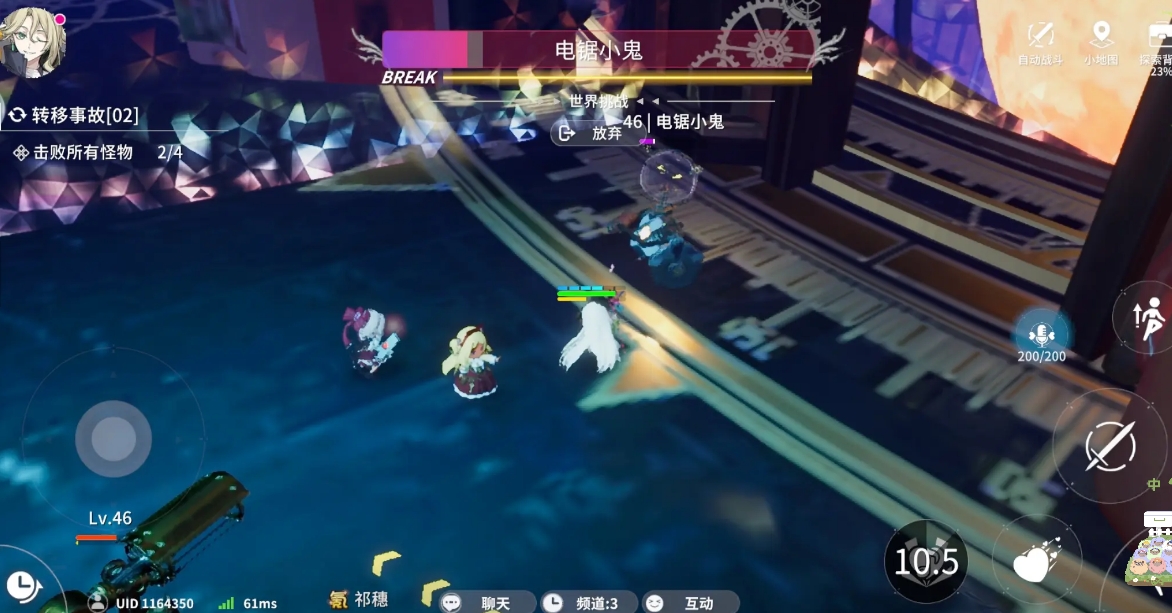1172x613 pixels.
Task: Open the exploration backpack icon
Action: [1158, 41]
